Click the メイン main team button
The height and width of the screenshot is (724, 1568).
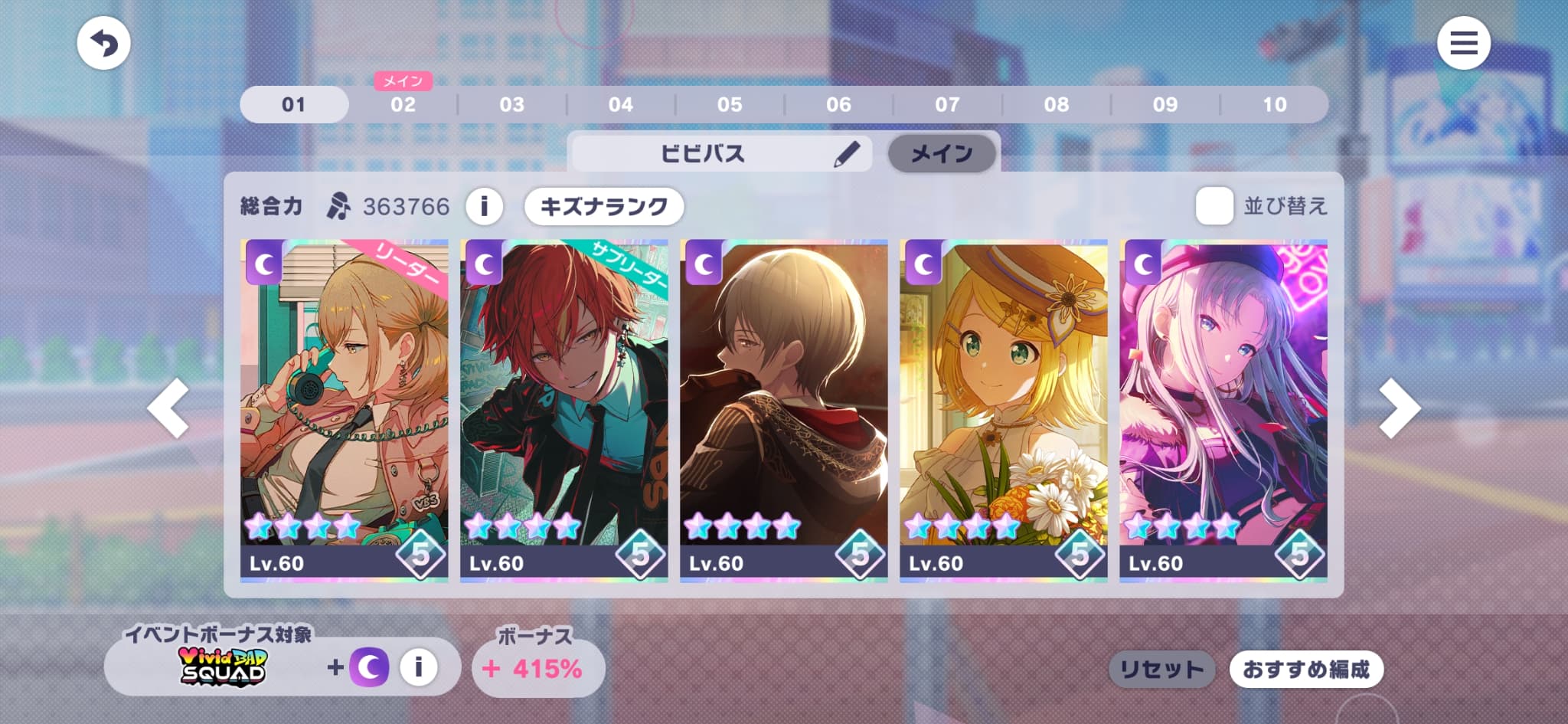pyautogui.click(x=942, y=154)
